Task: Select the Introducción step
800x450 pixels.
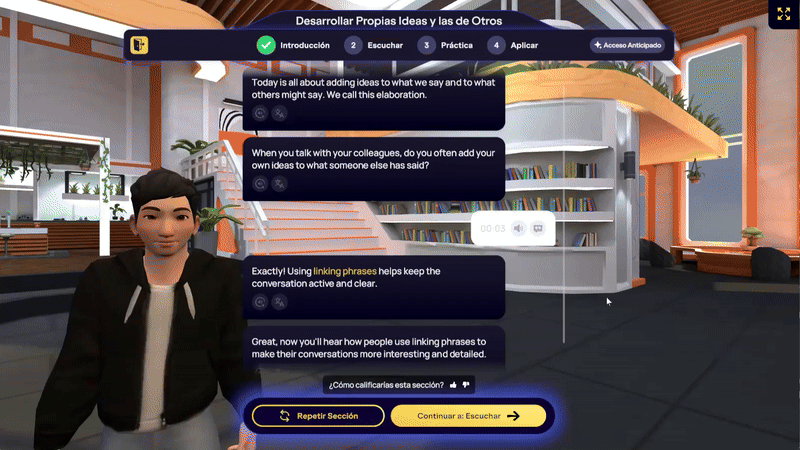Action: [x=293, y=45]
